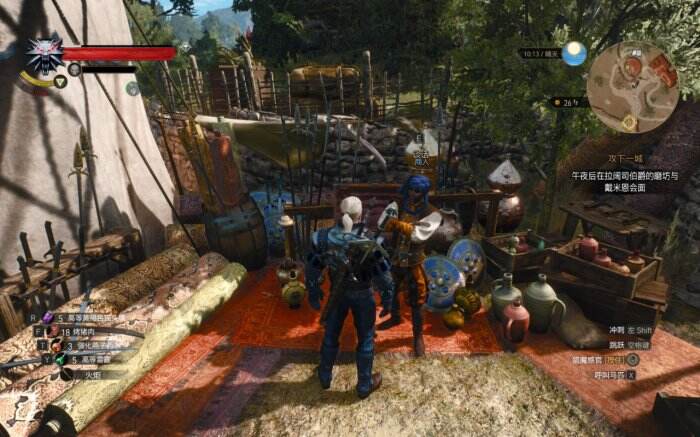Select the green potion quick slot
This screenshot has width=700, height=437.
(x=60, y=359)
